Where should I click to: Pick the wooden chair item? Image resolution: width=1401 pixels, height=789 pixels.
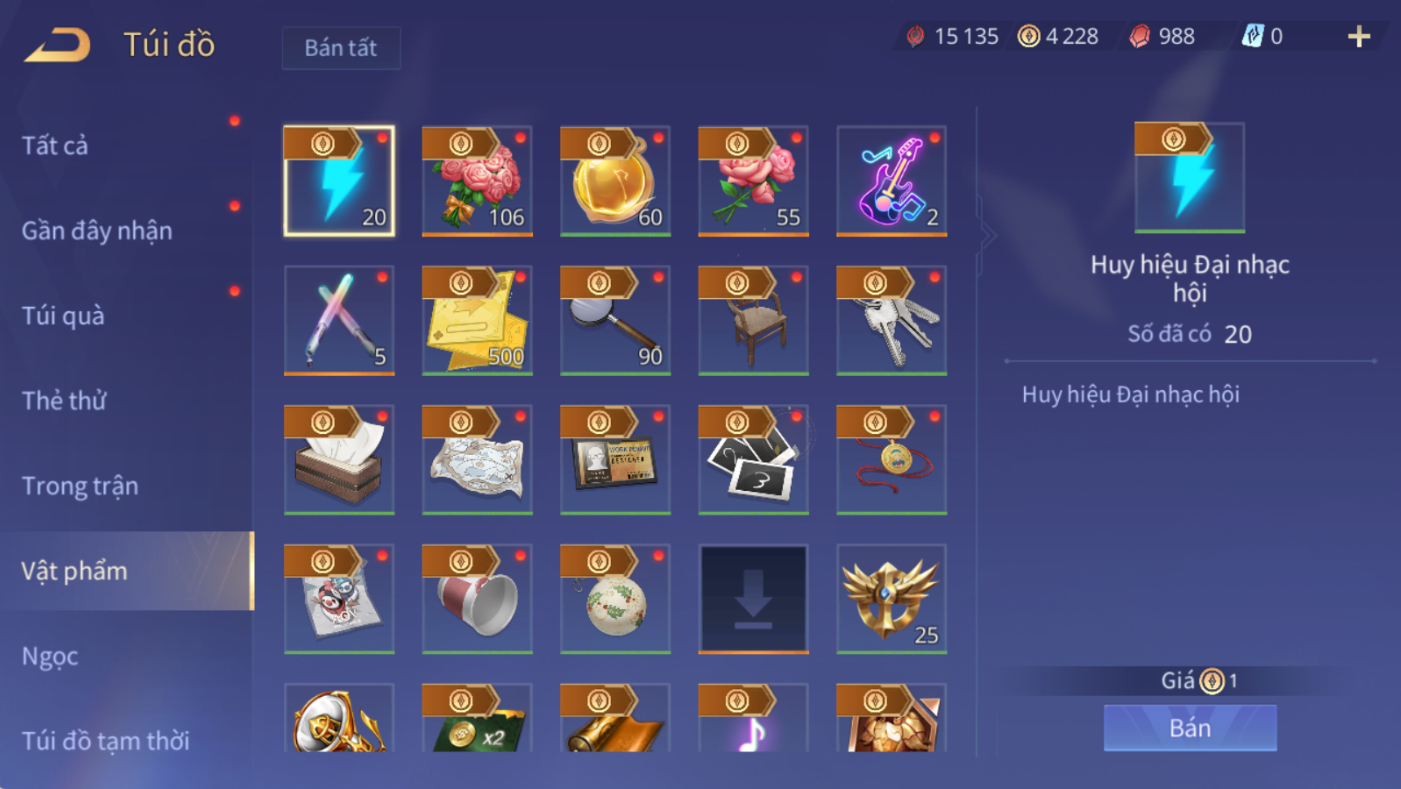753,320
